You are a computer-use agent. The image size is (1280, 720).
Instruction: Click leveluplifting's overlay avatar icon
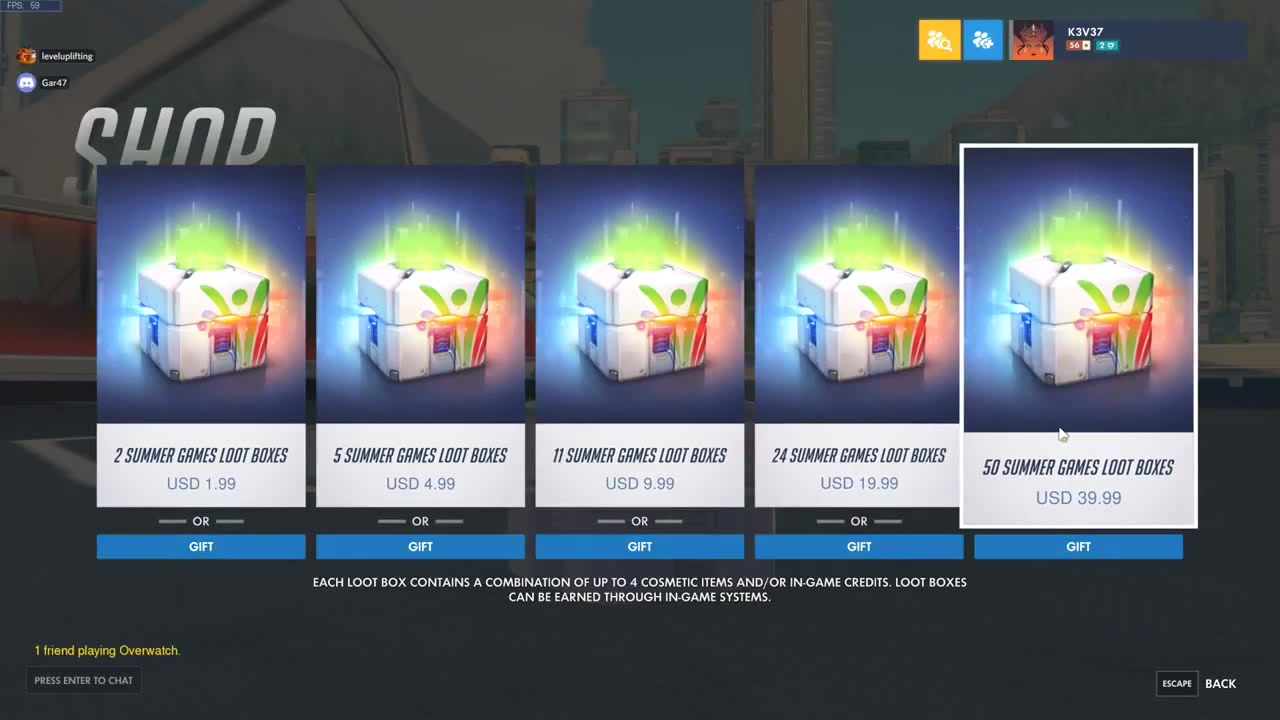25,56
